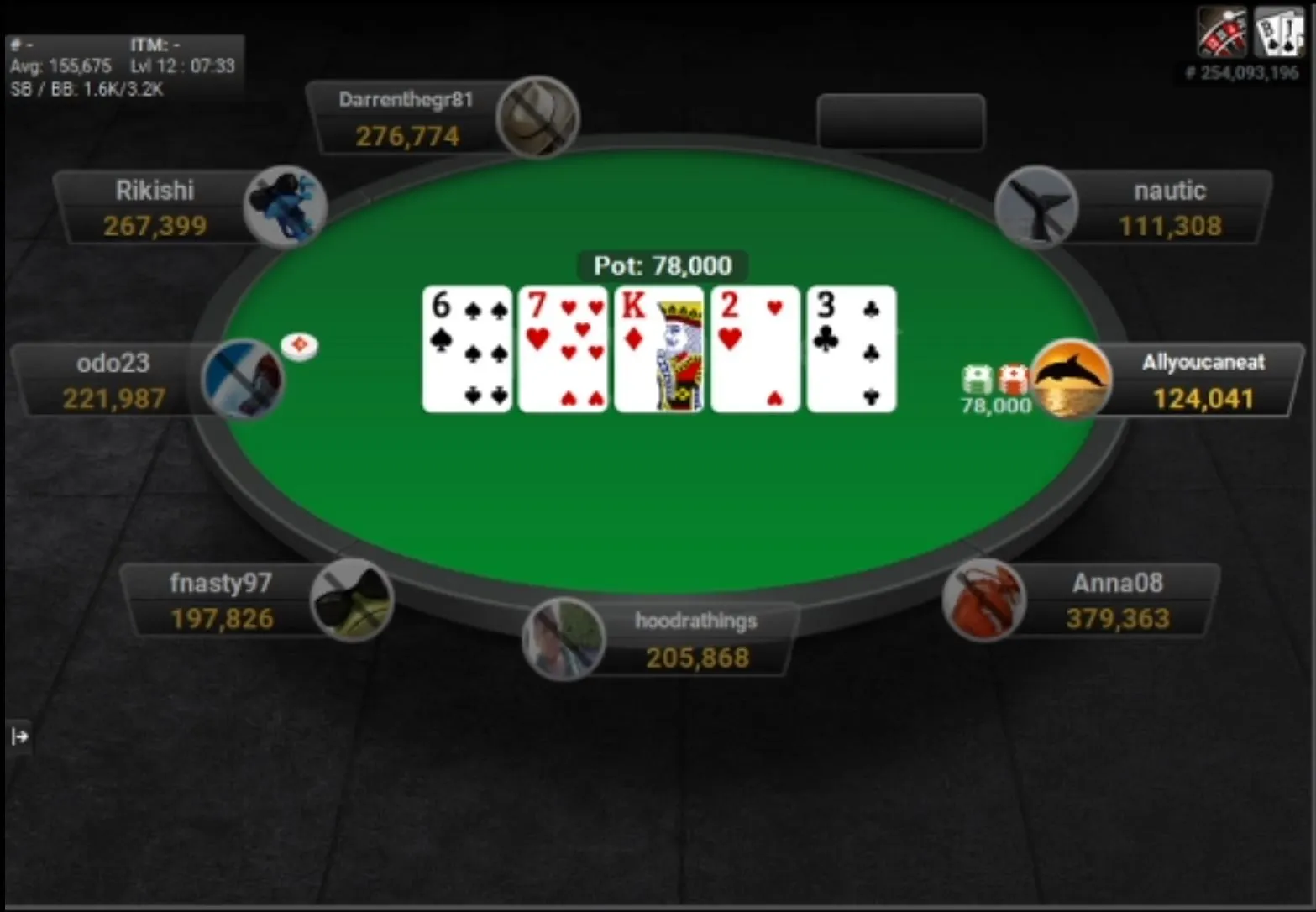View hoodrathings' player panel

point(695,640)
